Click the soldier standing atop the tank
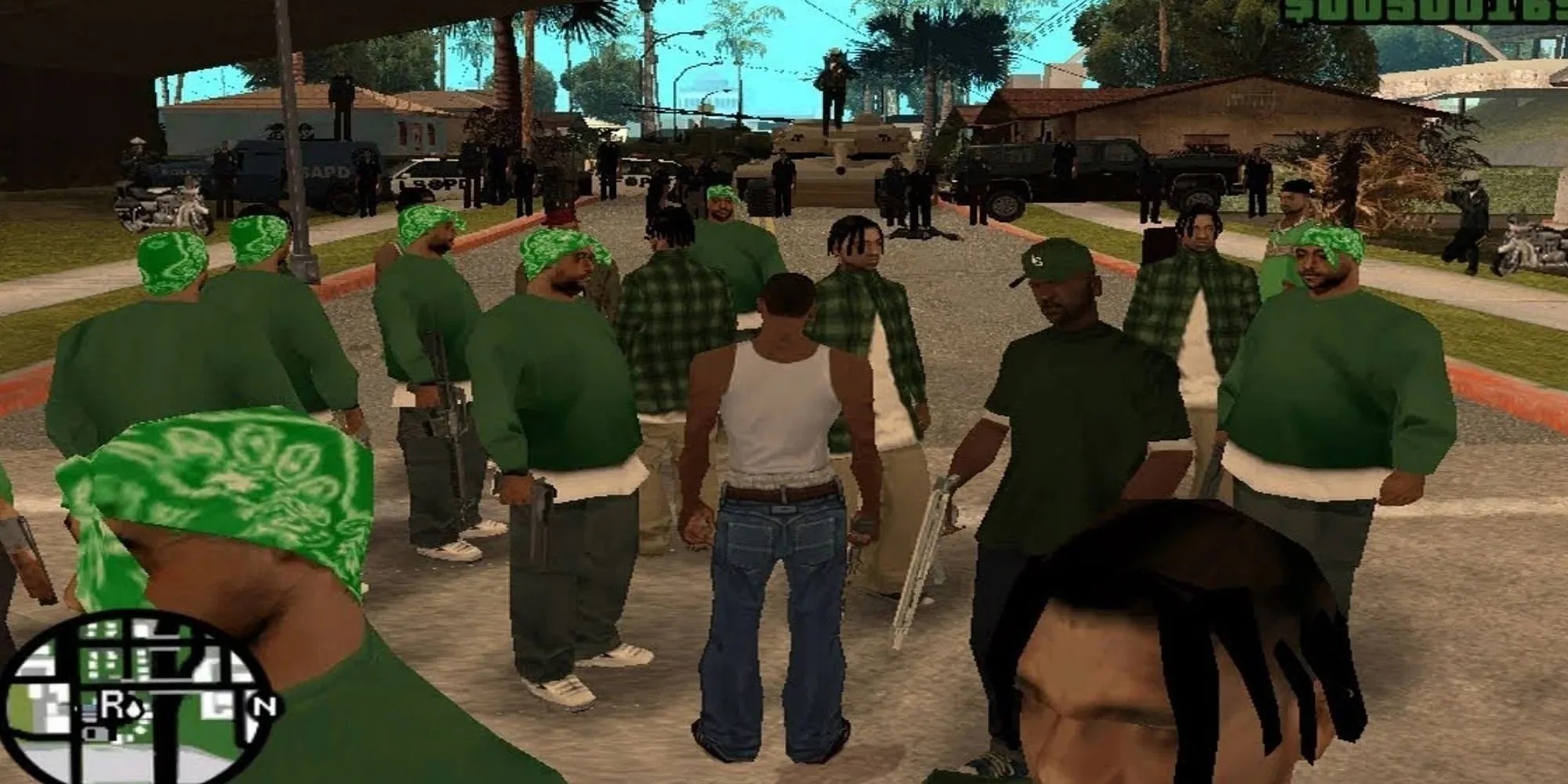The image size is (1568, 784). pyautogui.click(x=833, y=78)
